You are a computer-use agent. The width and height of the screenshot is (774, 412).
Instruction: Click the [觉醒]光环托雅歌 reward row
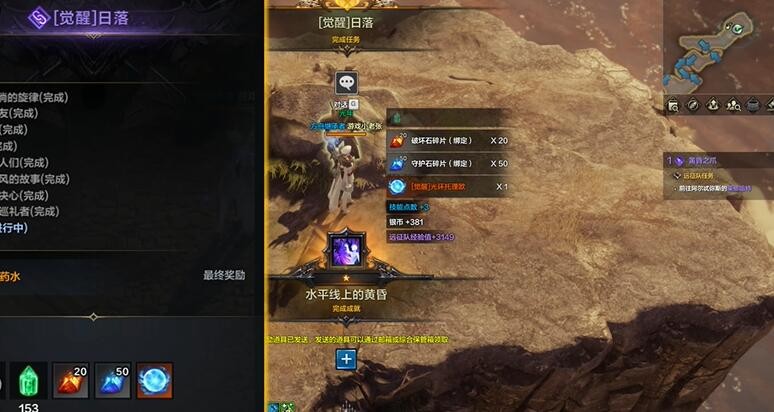[x=450, y=186]
